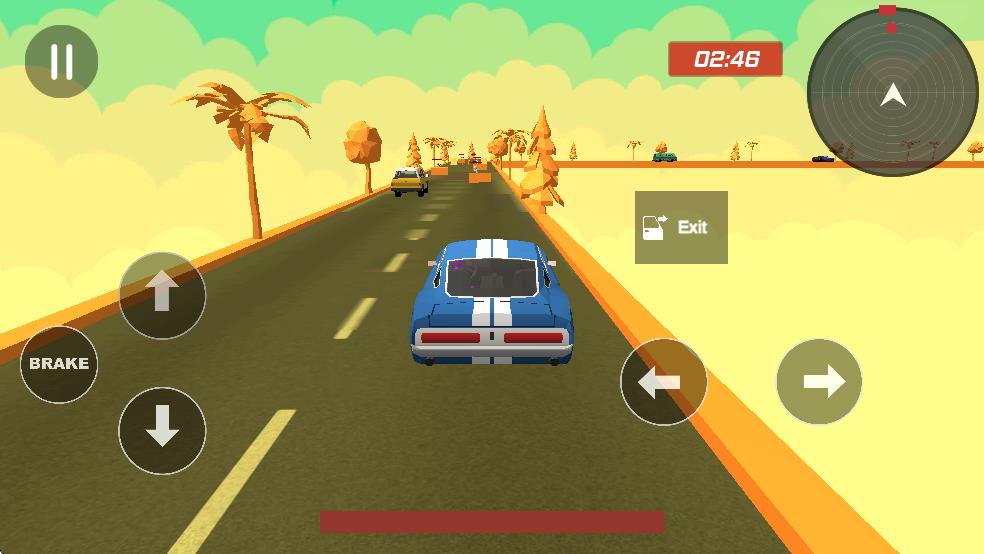Exit the car using the Exit button
Image resolution: width=984 pixels, height=554 pixels.
click(x=681, y=227)
